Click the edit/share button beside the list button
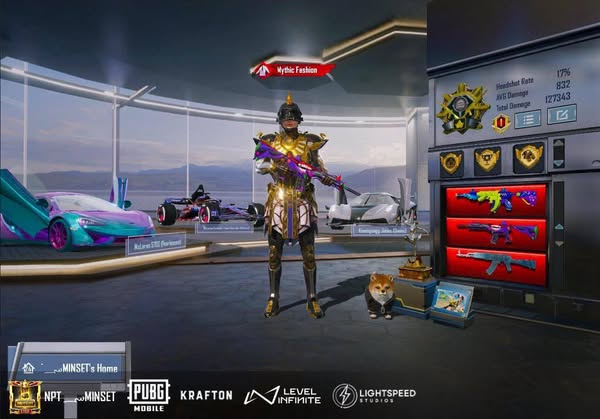 click(x=561, y=114)
